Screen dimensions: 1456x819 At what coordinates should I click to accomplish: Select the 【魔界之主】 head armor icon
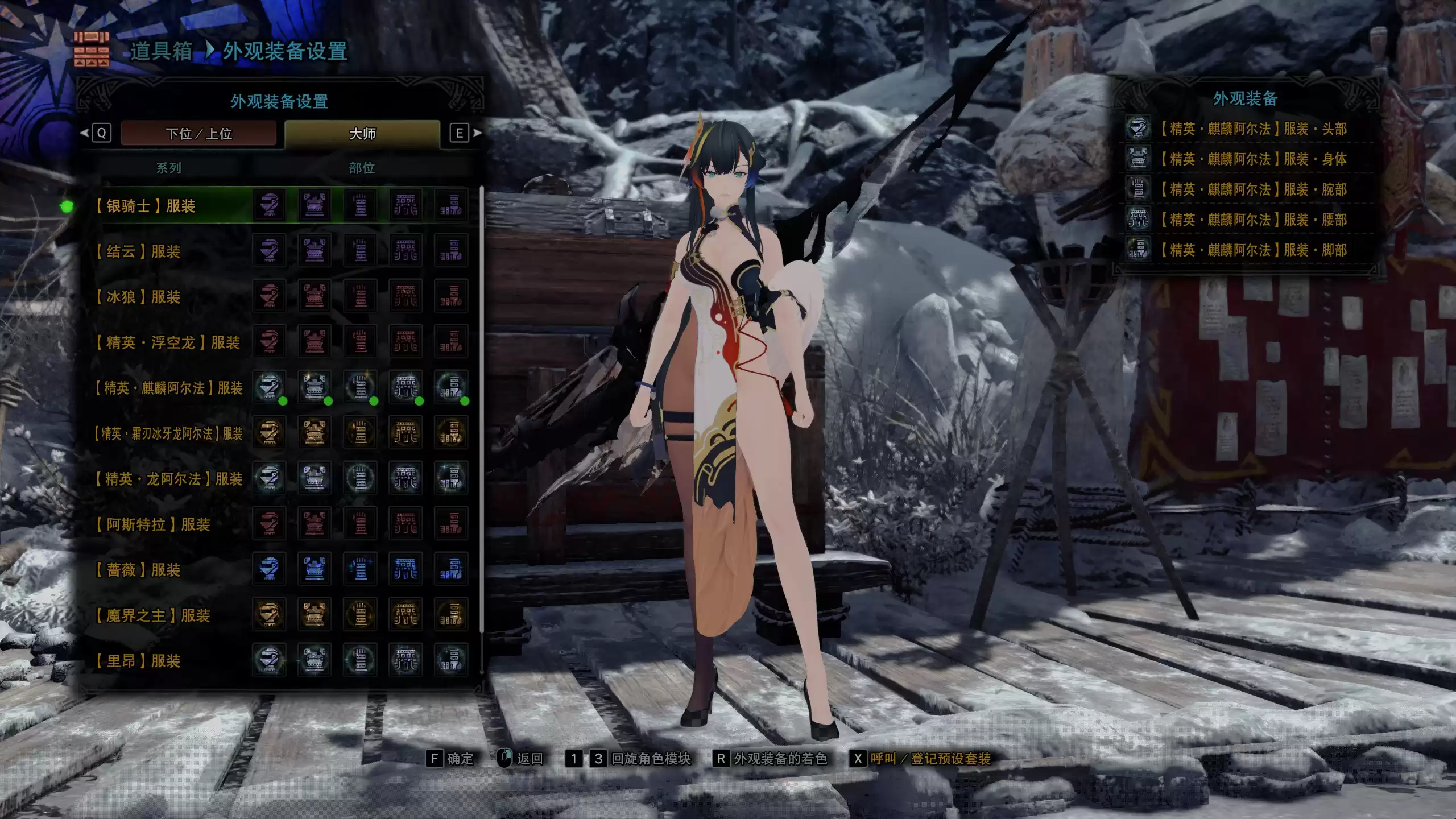(x=270, y=615)
